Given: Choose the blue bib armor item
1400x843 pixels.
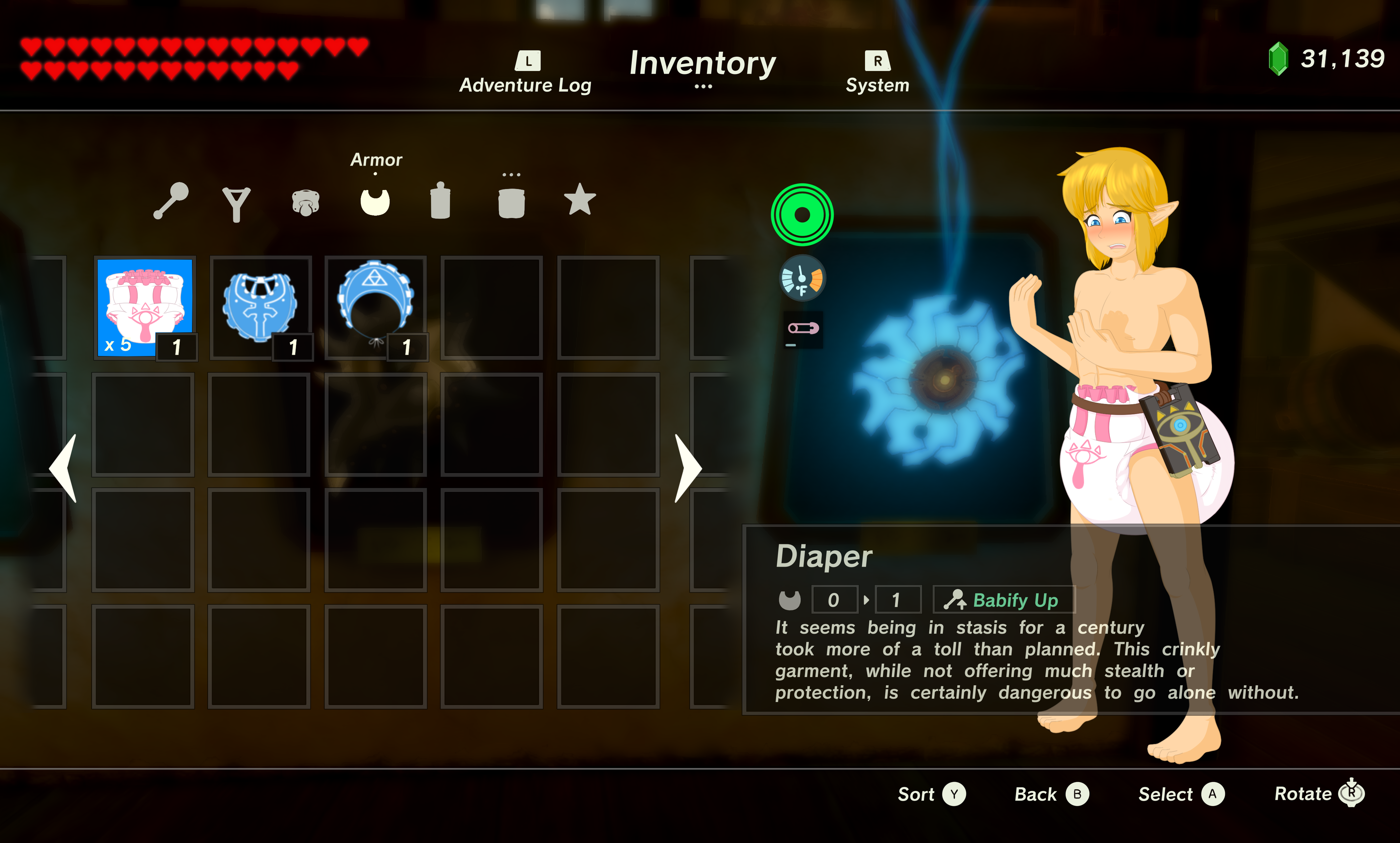Looking at the screenshot, I should pos(260,307).
